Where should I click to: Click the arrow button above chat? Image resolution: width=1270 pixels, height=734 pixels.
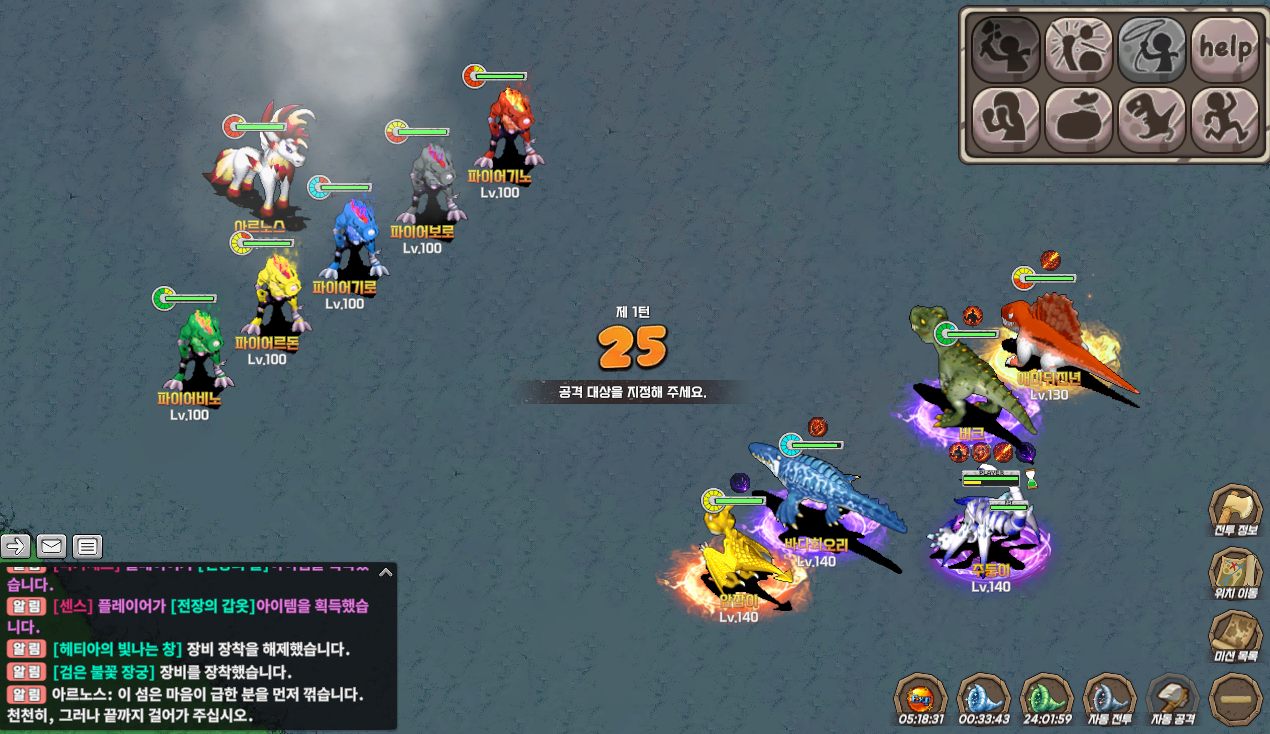(16, 546)
